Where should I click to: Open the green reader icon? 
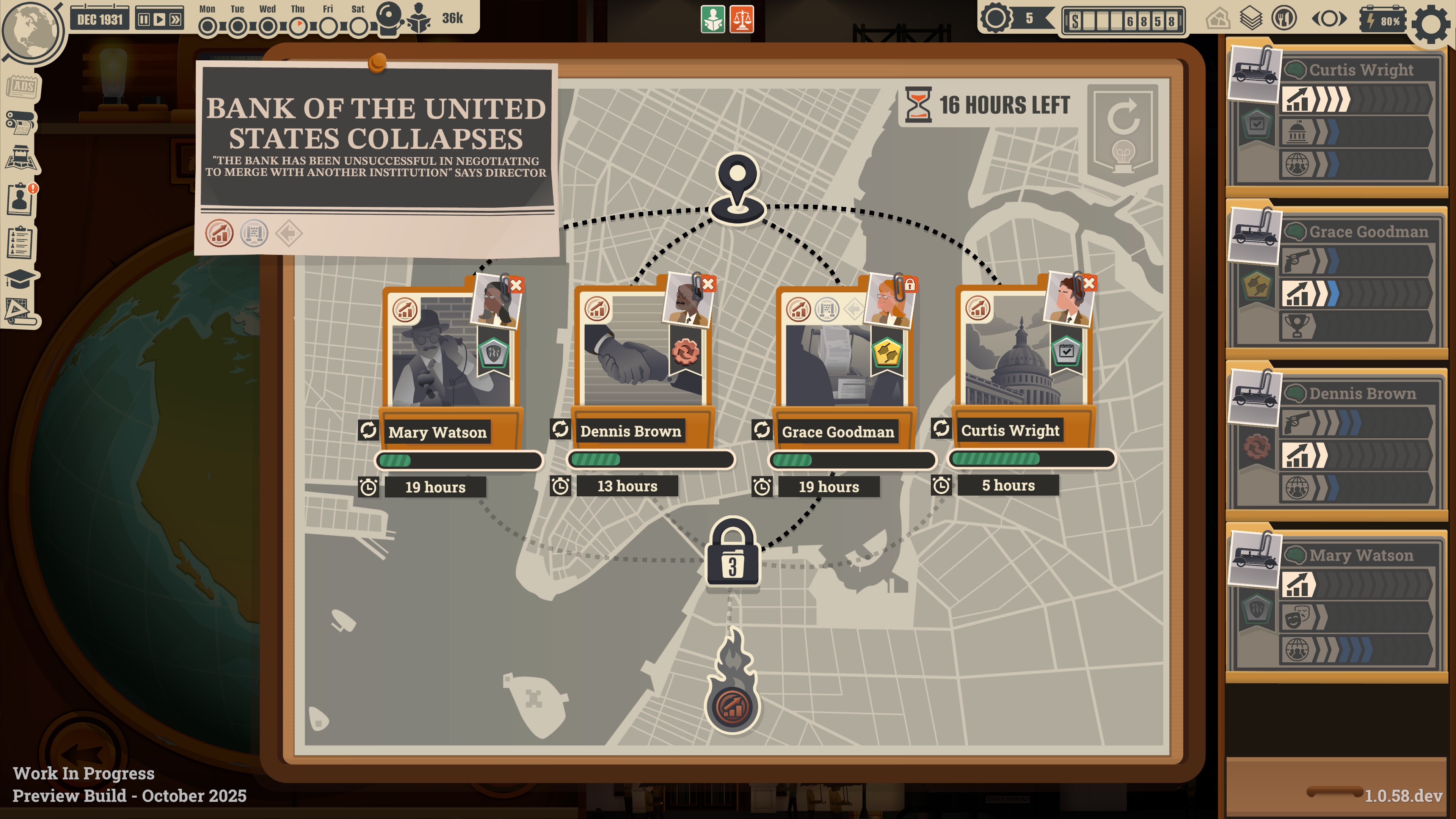[x=713, y=20]
